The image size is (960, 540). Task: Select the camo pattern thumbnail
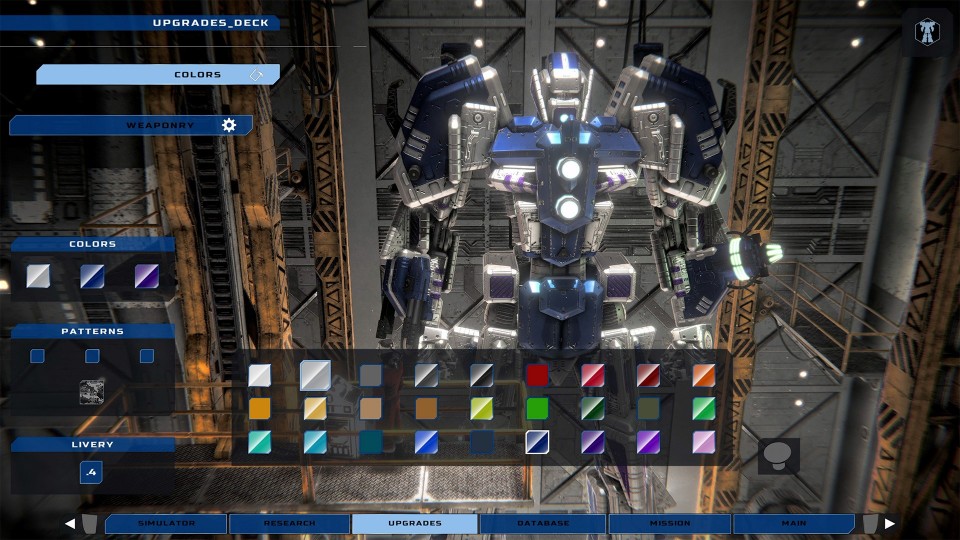click(92, 392)
